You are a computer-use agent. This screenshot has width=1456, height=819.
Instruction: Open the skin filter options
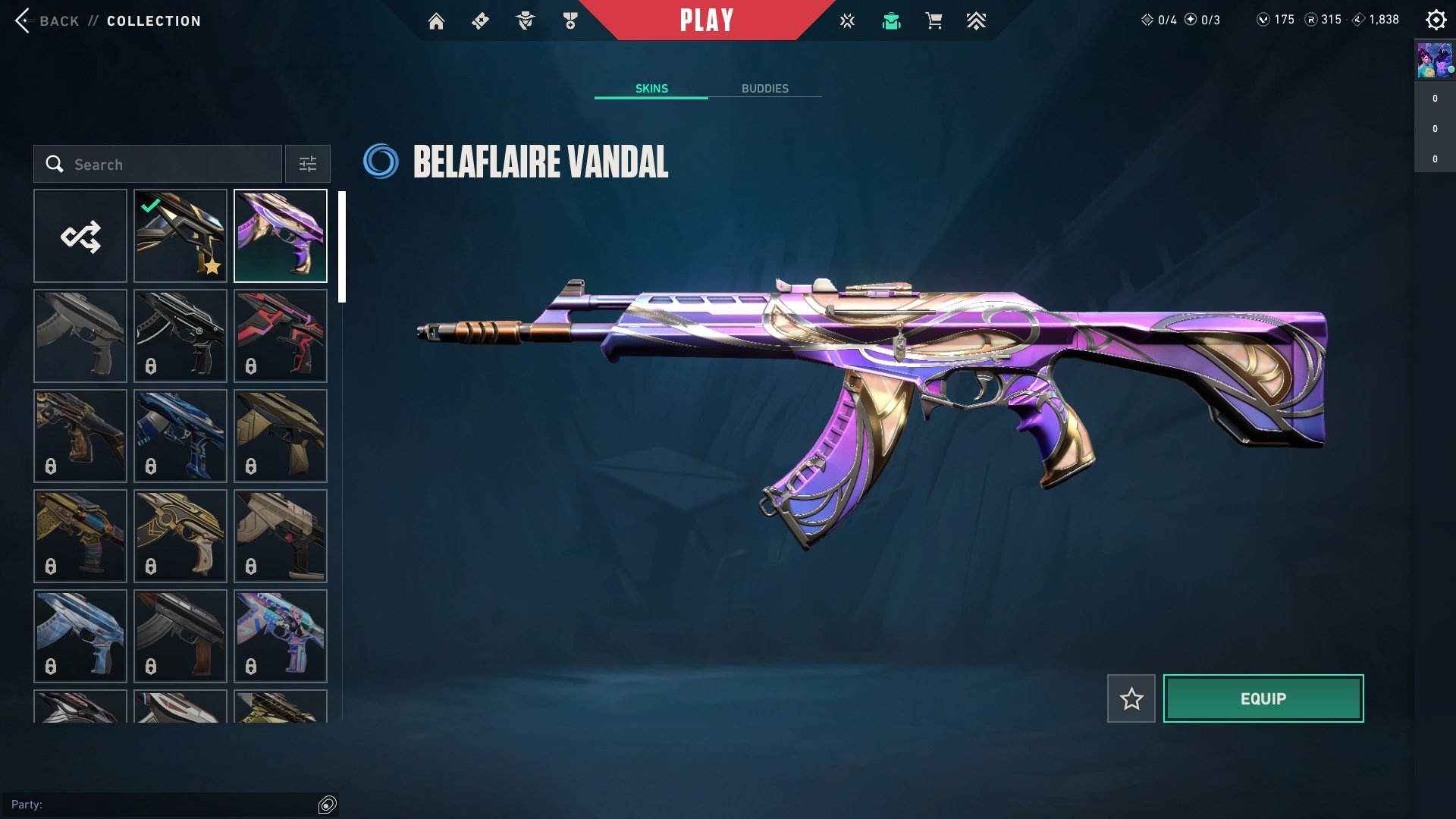tap(308, 165)
